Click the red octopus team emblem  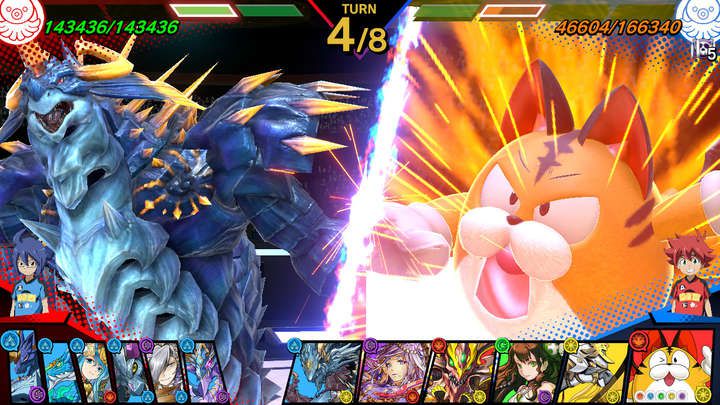pyautogui.click(x=19, y=22)
